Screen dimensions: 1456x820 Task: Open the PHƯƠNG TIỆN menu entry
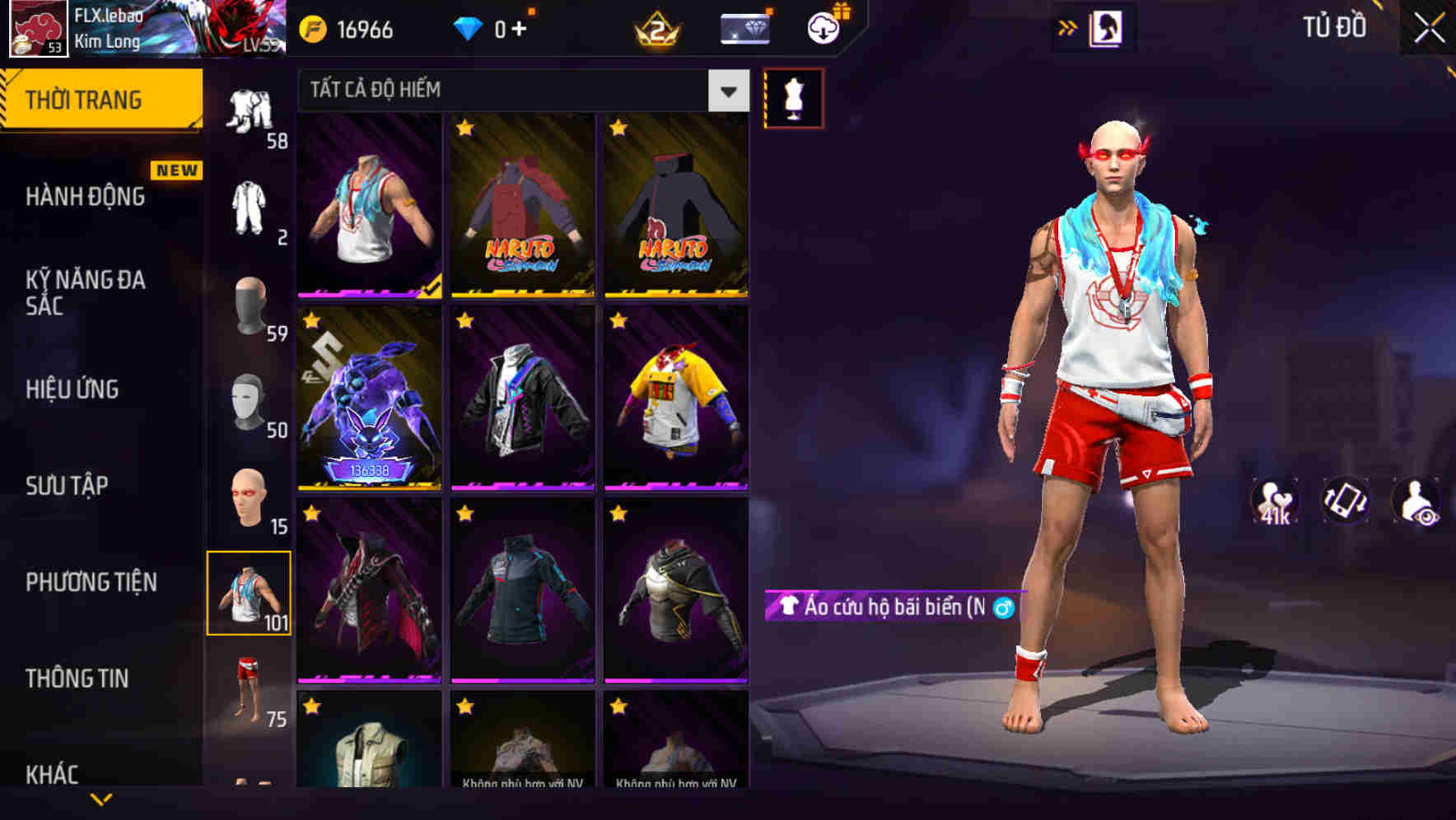pyautogui.click(x=91, y=580)
